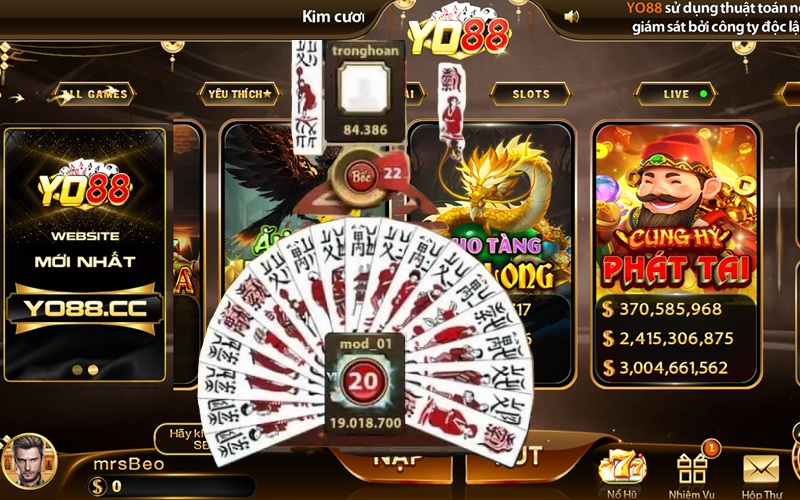Open the Nhiệm Vụ missions gift icon
The width and height of the screenshot is (800, 500).
692,472
